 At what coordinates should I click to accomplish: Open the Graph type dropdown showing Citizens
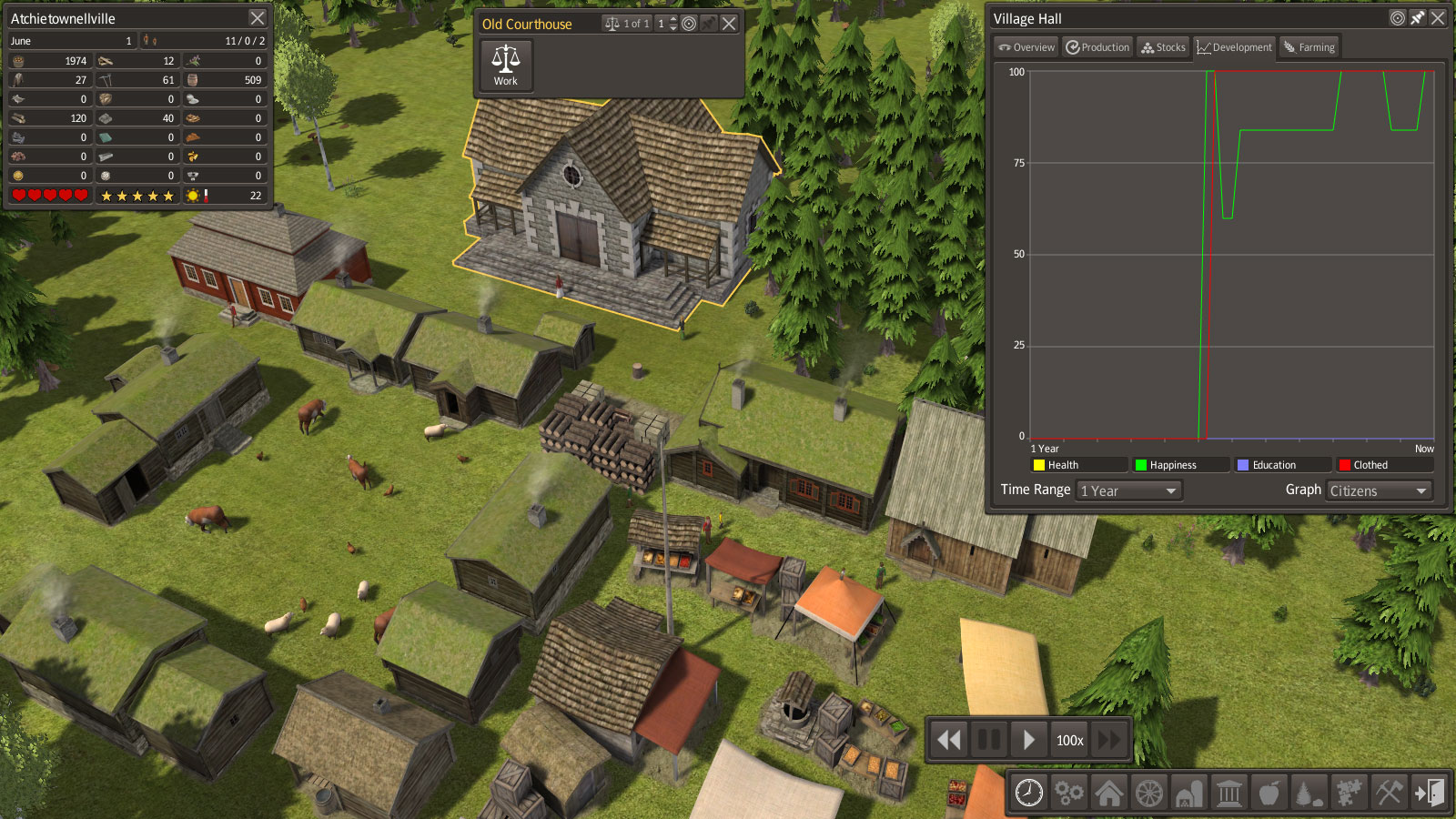coord(1379,490)
